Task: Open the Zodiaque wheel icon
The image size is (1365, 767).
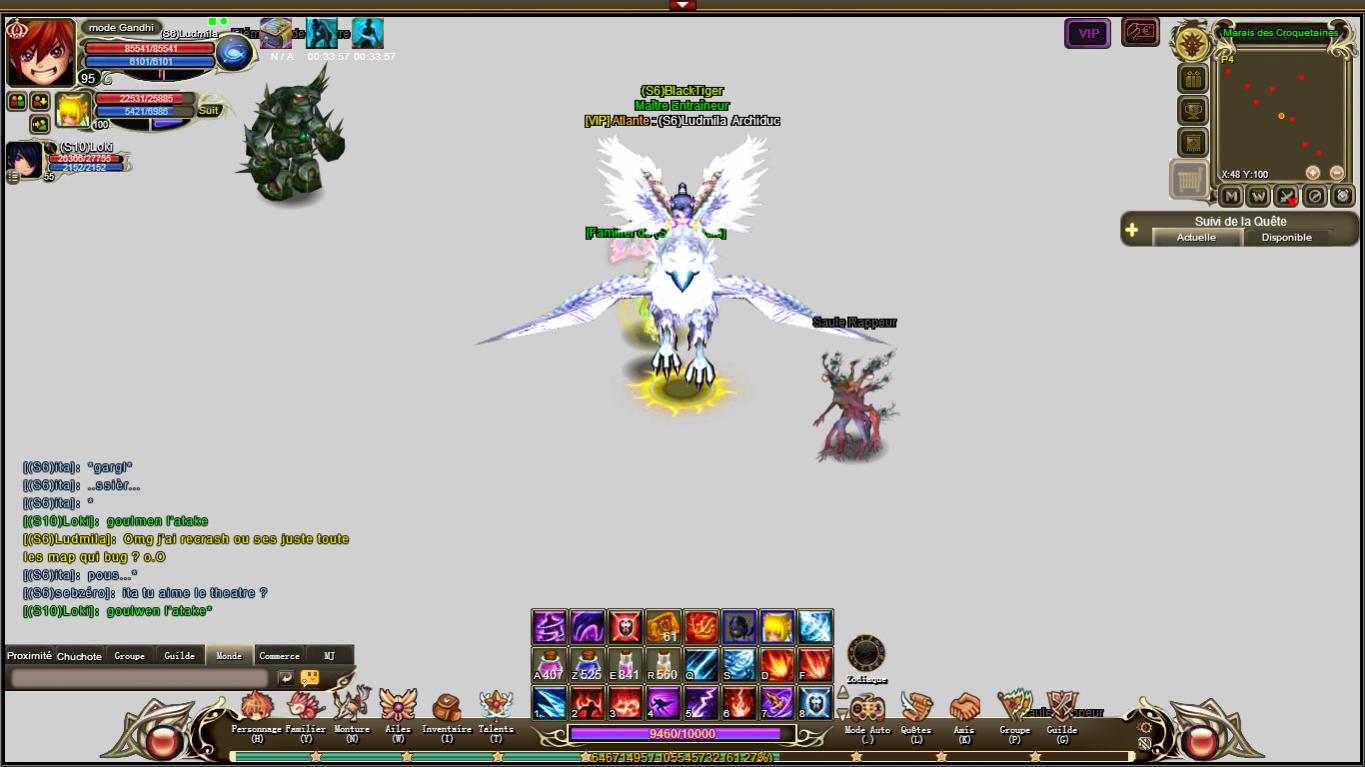Action: 866,654
